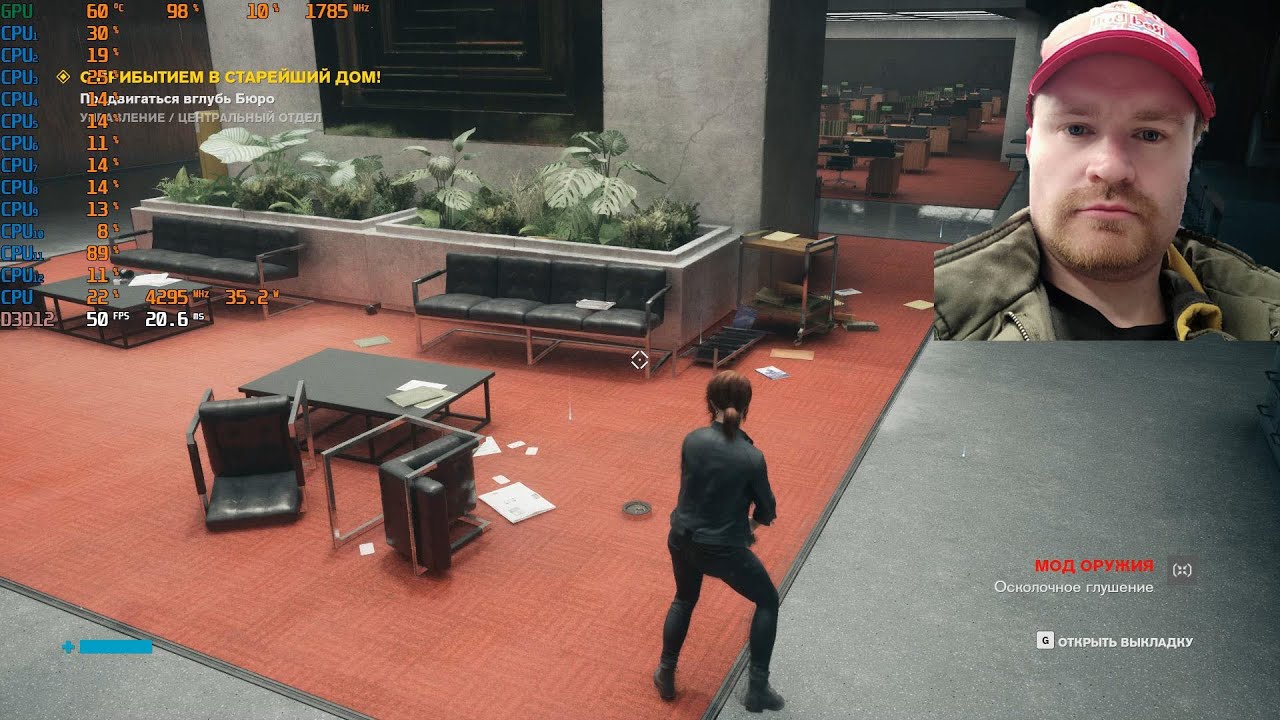Open the 'Осколочное глушение' weapon mod notification

pos(1073,587)
